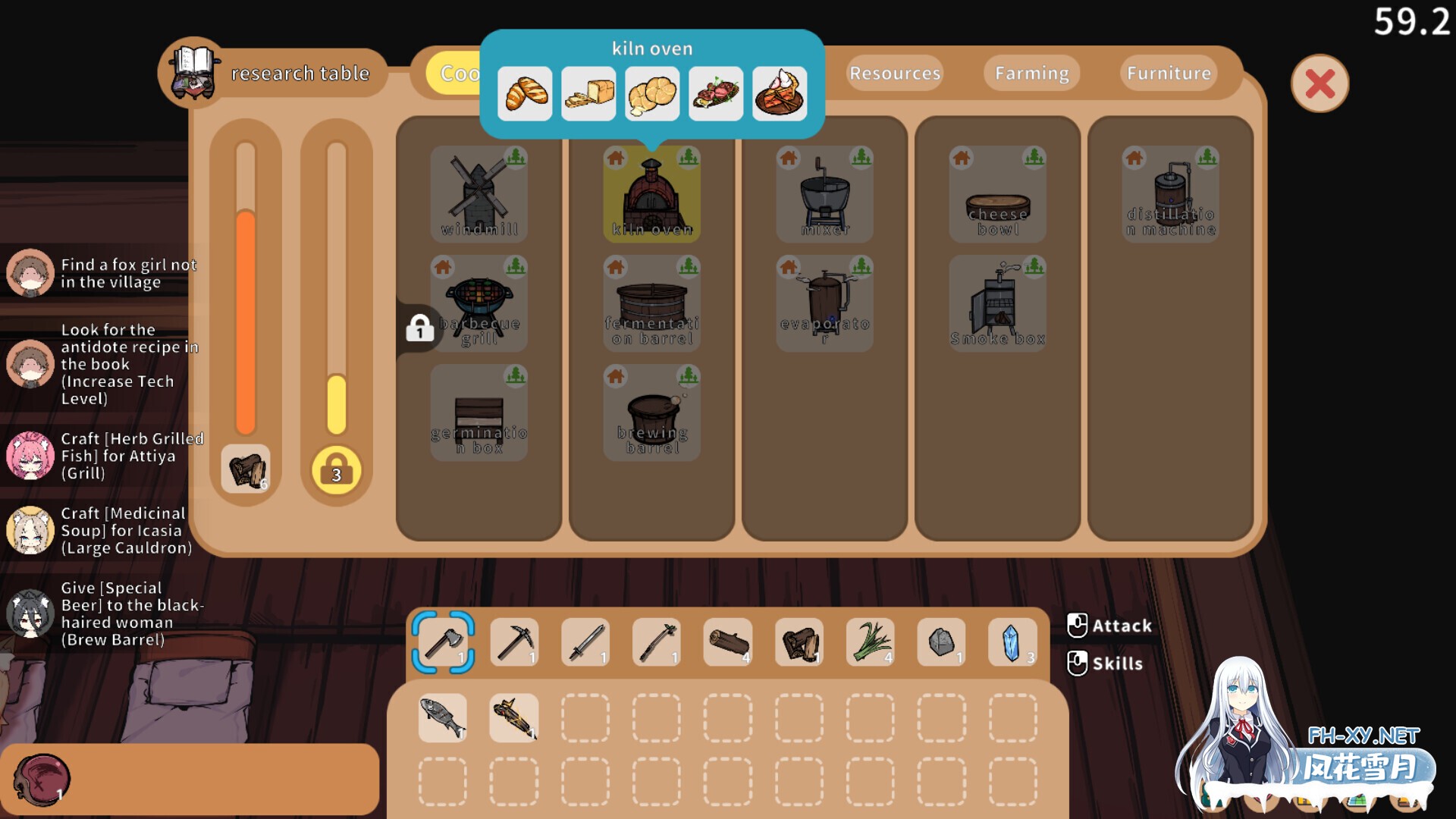Viewport: 1456px width, 819px height.
Task: Pick the mixer research item
Action: click(825, 194)
